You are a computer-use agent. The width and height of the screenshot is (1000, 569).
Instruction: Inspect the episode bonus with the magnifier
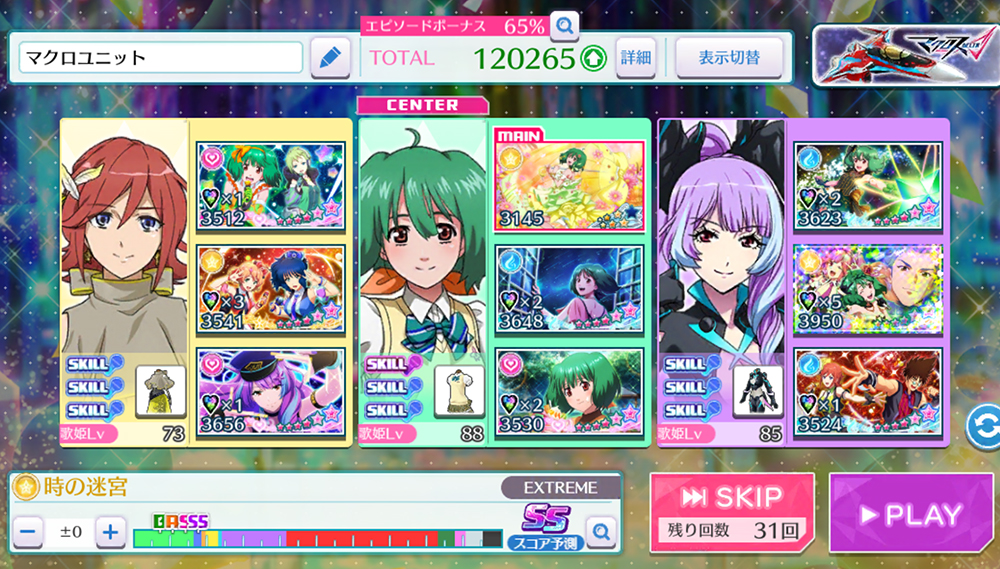[565, 24]
